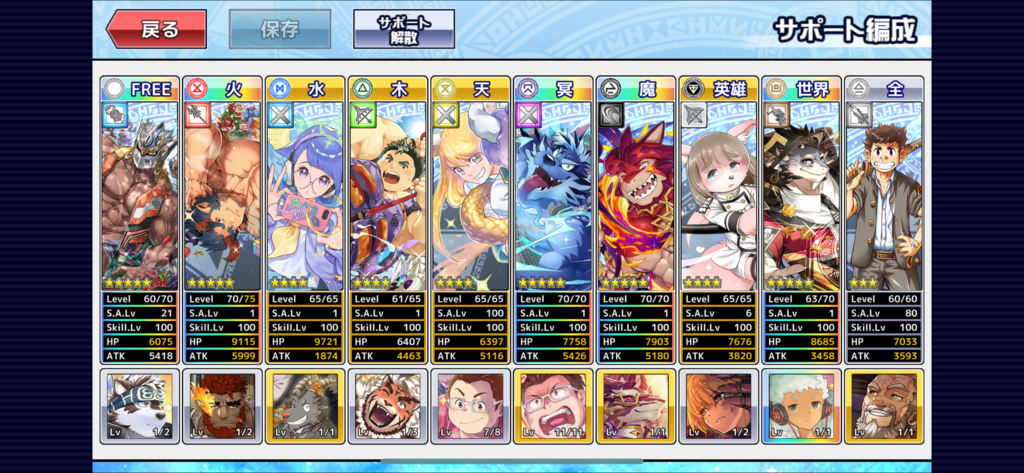Pick the white-haired headphones boy equipment card
The image size is (1024, 473).
click(x=801, y=406)
